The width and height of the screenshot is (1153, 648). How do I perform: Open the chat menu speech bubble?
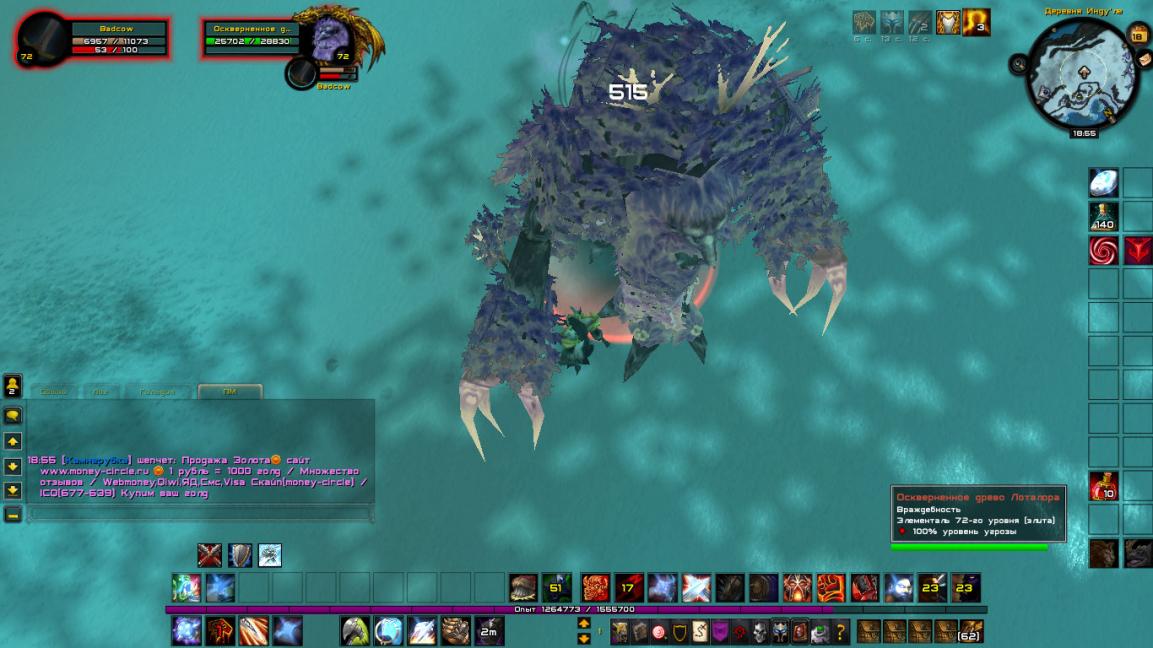coord(13,416)
